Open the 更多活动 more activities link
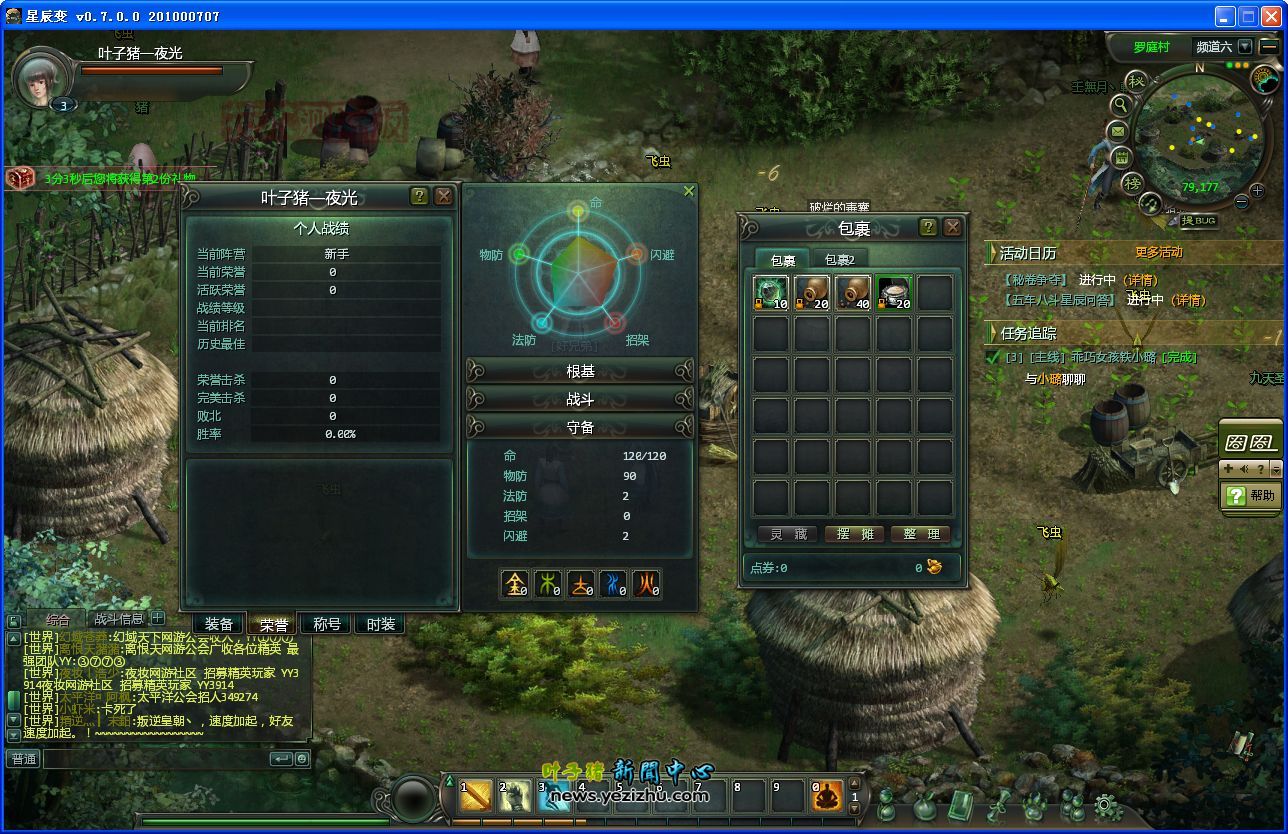1288x834 pixels. (x=1158, y=252)
